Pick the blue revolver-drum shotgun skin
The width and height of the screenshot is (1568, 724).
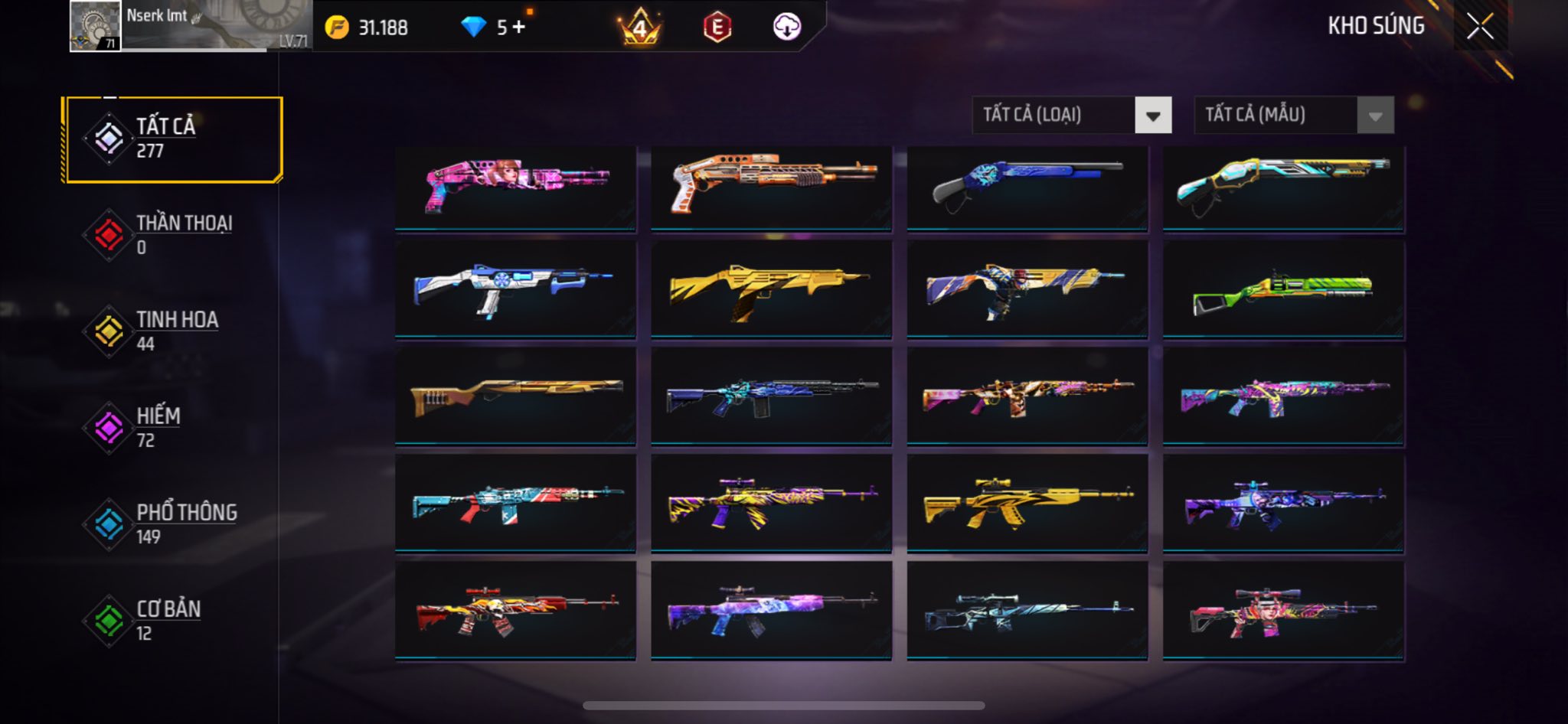point(515,291)
